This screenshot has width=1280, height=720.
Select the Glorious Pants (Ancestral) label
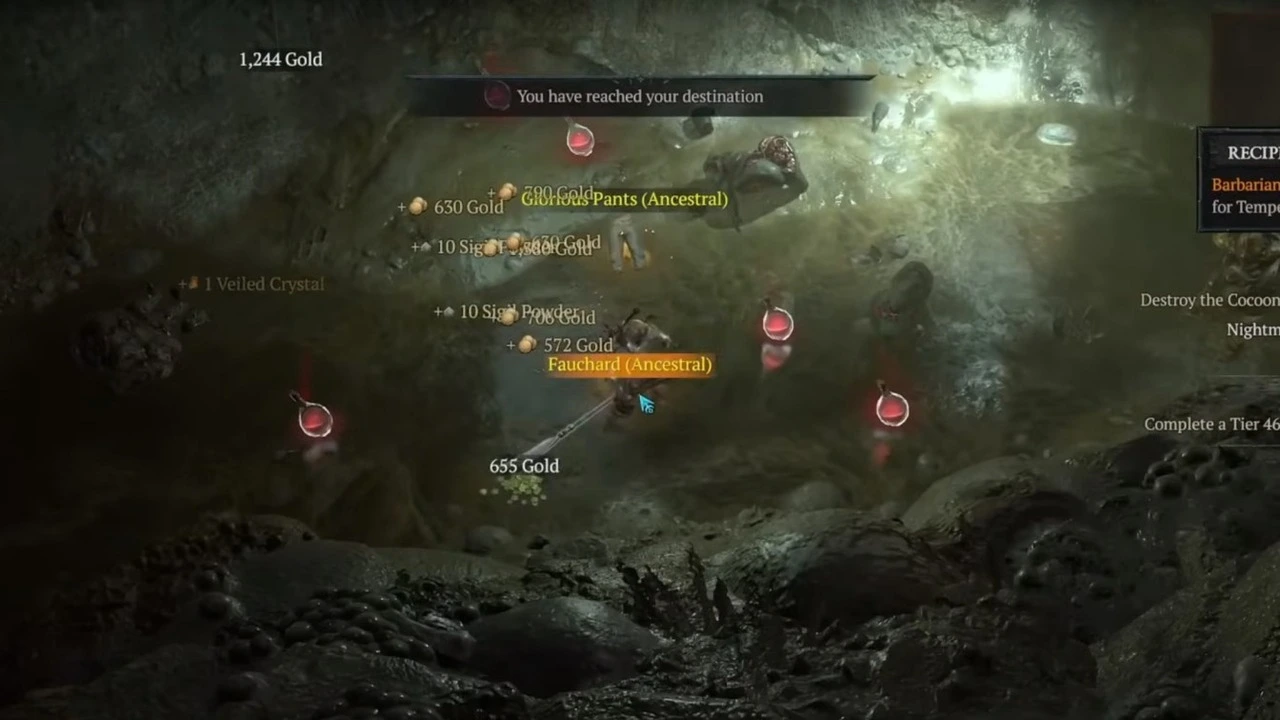(x=624, y=199)
